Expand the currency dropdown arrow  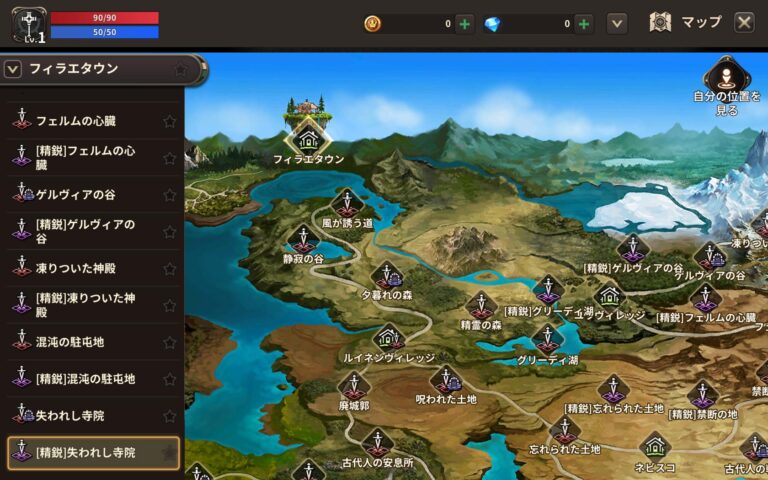pos(617,23)
